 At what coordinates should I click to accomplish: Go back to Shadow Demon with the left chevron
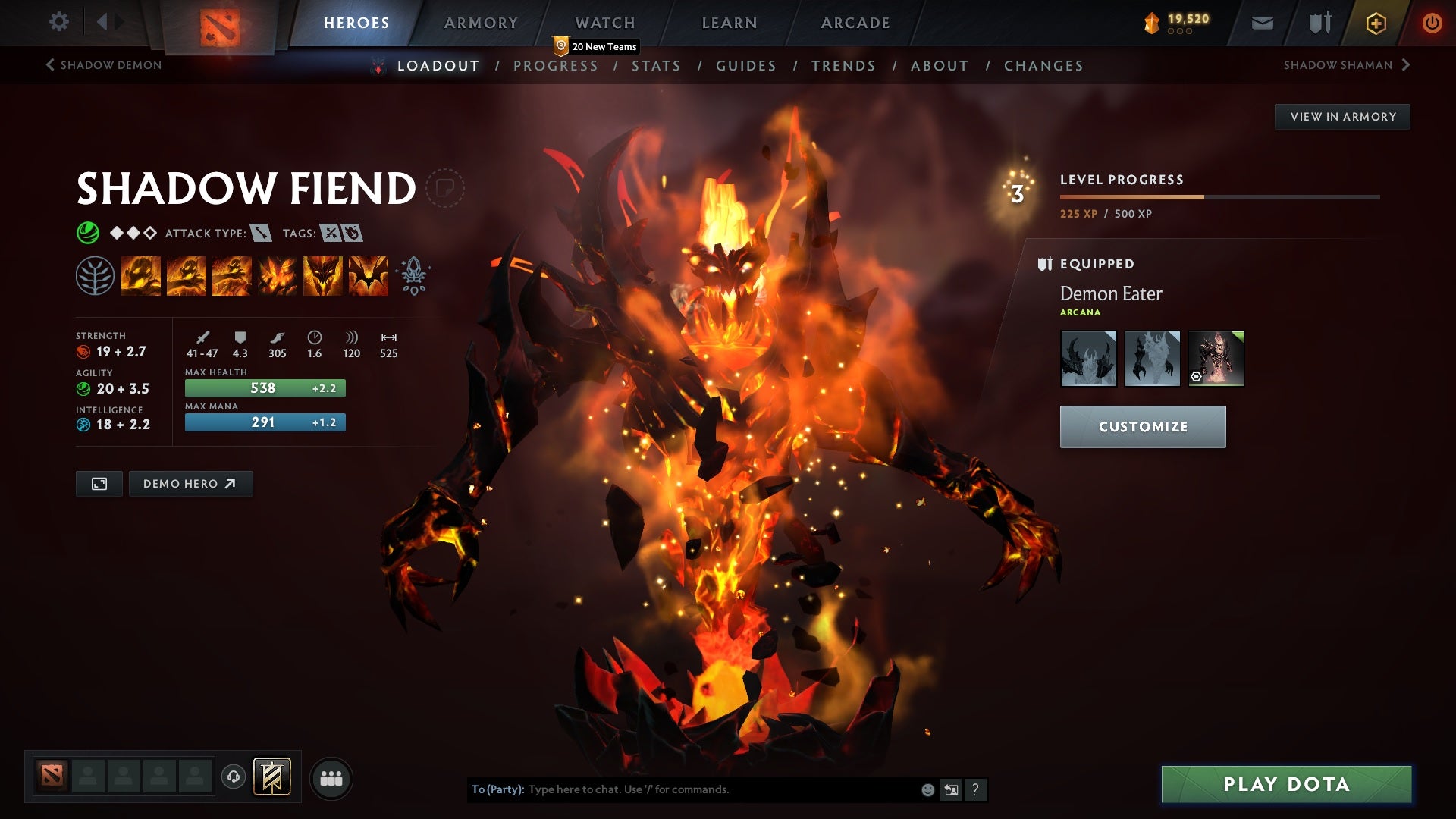(49, 64)
